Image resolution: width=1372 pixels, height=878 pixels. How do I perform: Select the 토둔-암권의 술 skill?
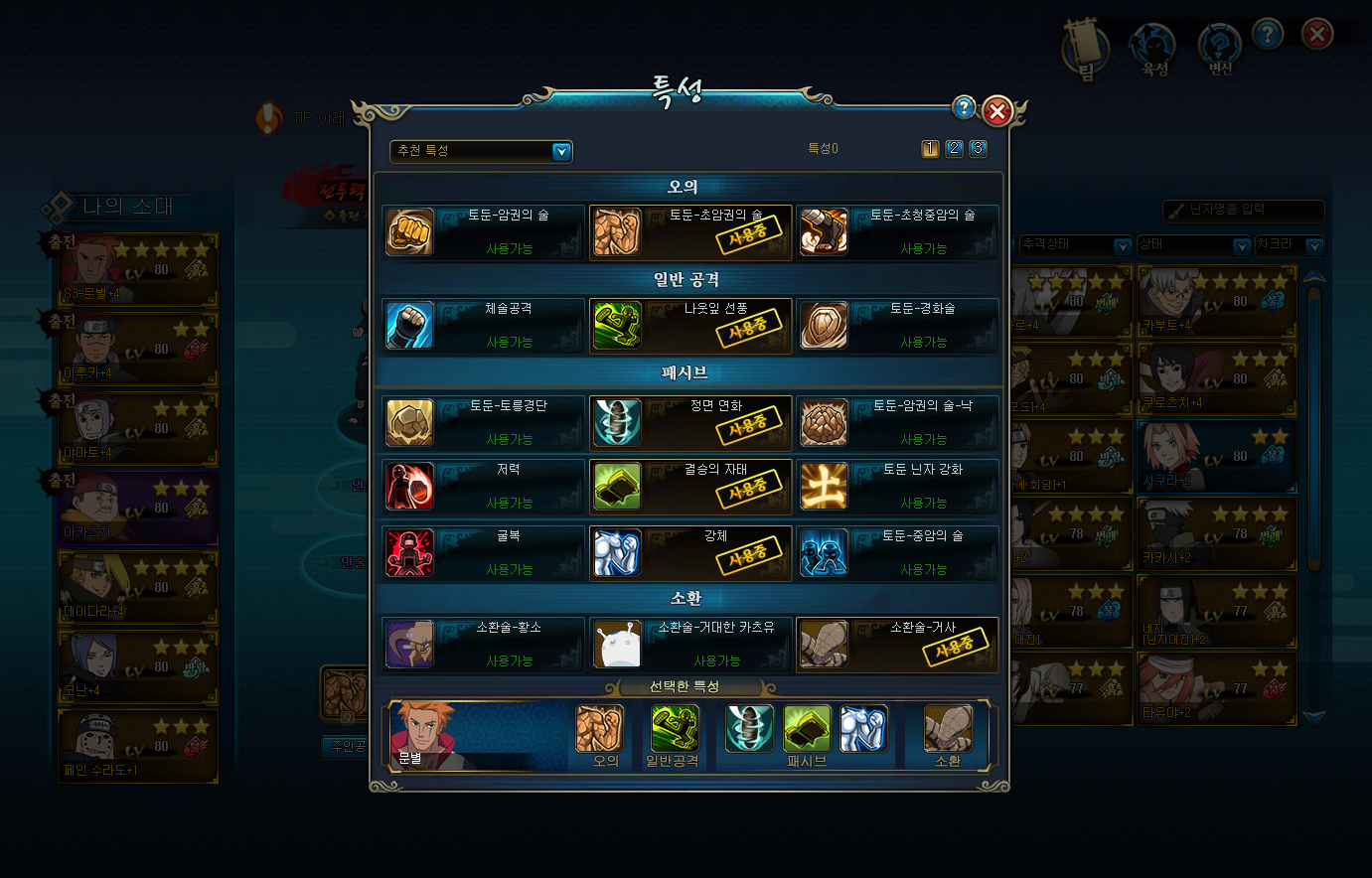click(x=484, y=232)
